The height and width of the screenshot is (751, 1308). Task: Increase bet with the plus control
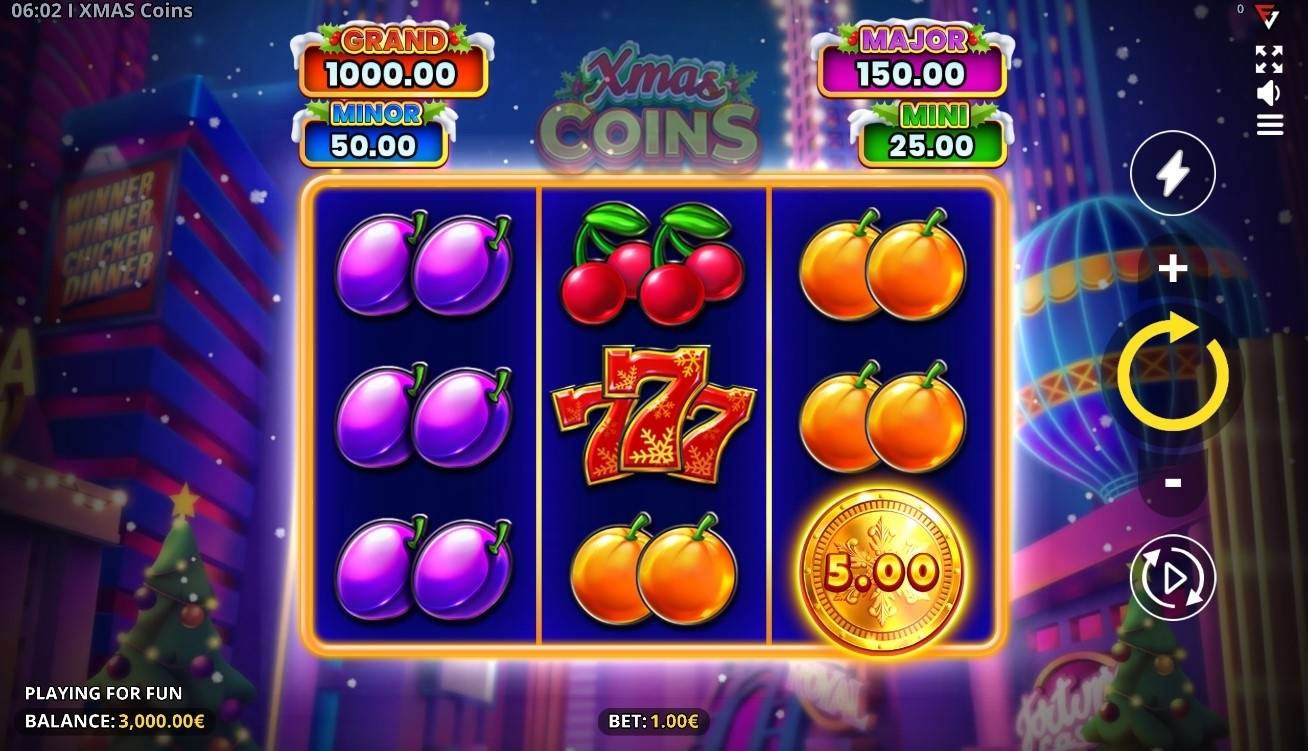click(x=1171, y=266)
